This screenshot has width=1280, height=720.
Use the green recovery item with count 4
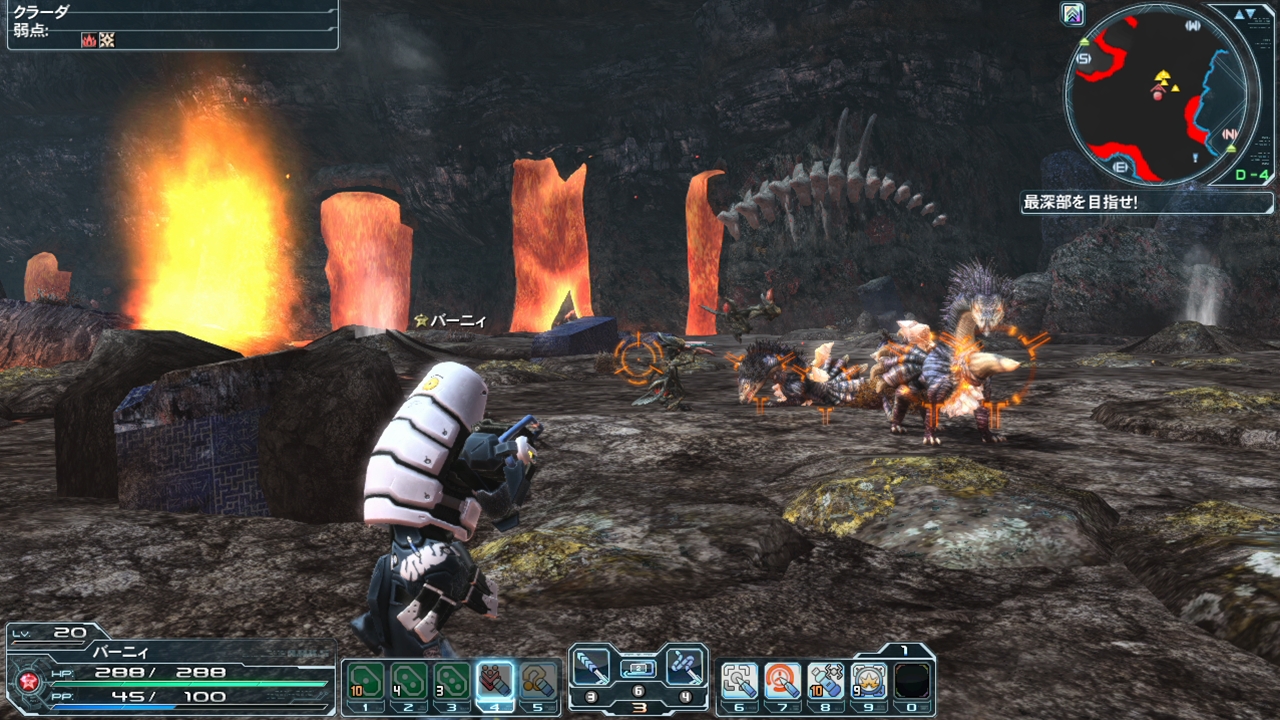(x=409, y=680)
